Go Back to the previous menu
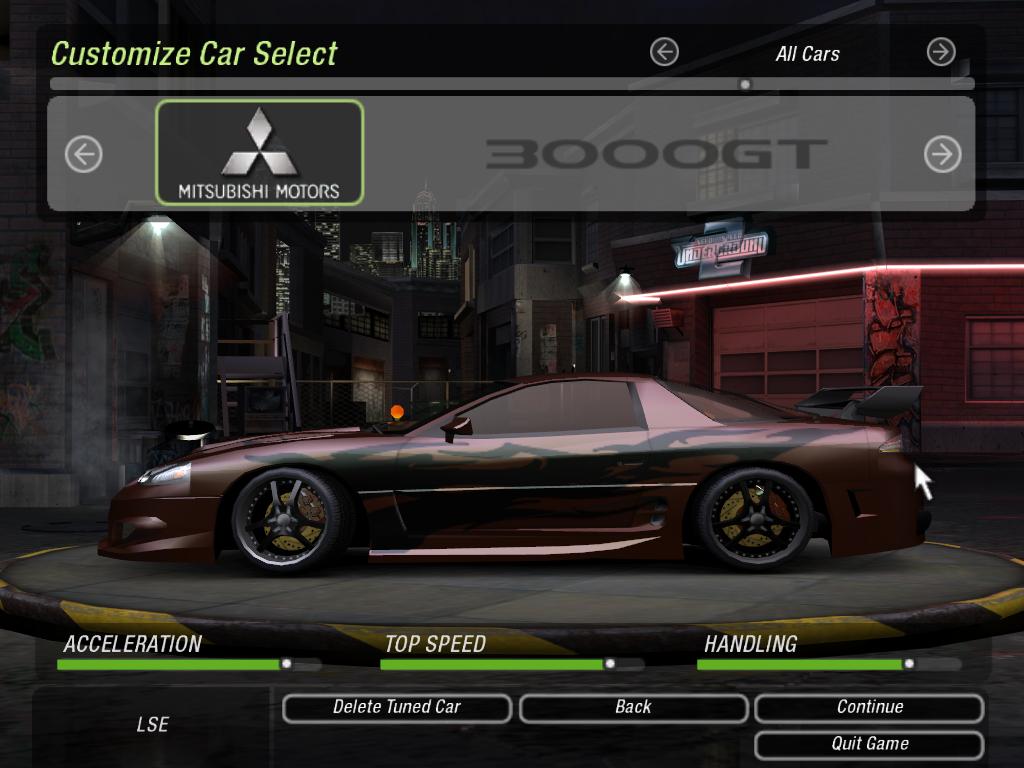Viewport: 1024px width, 768px height. (x=633, y=708)
